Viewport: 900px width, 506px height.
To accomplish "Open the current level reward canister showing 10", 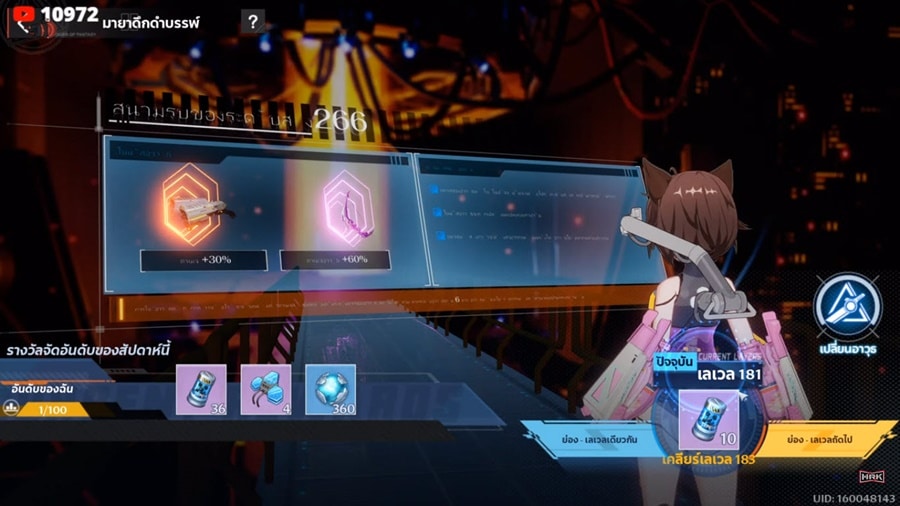I will tap(707, 418).
